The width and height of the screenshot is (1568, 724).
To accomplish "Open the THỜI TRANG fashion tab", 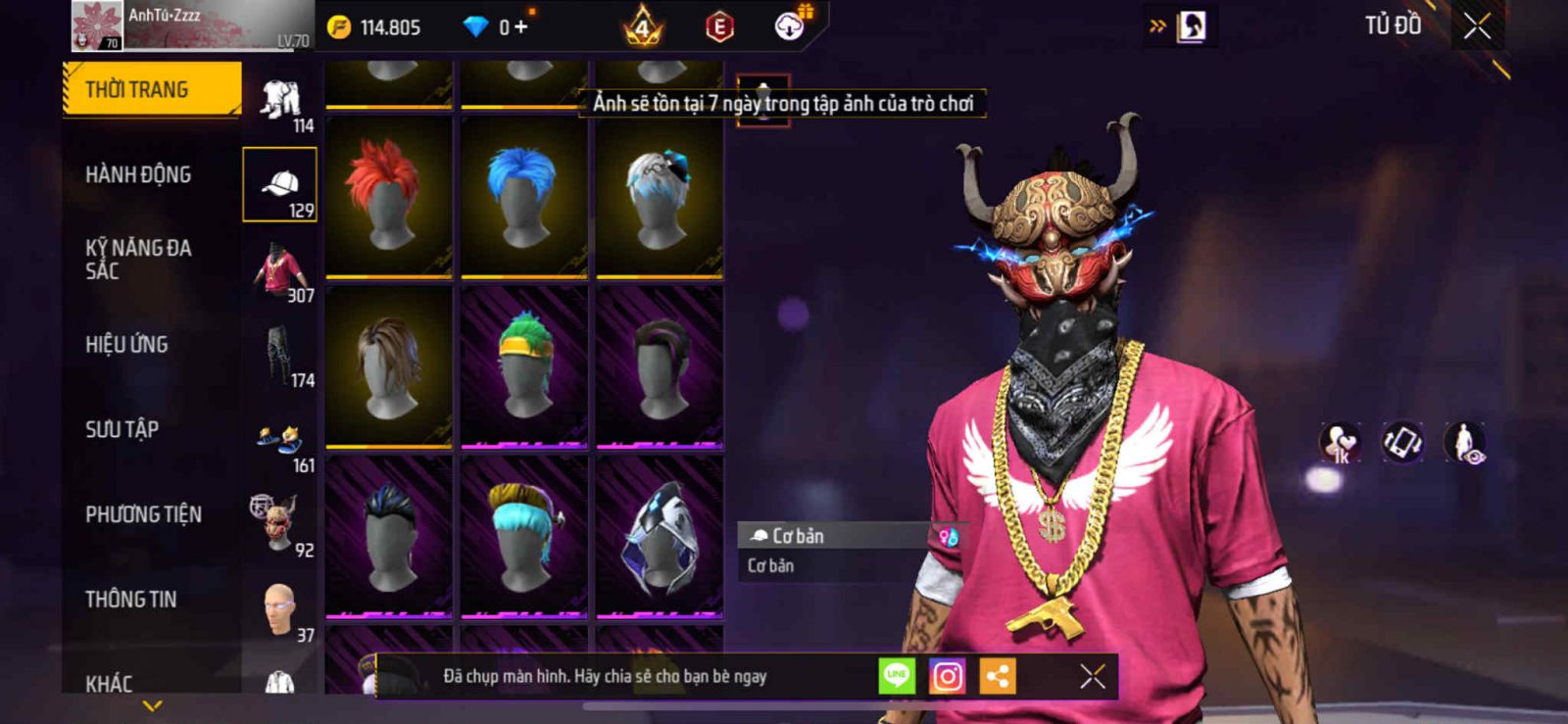I will 151,89.
